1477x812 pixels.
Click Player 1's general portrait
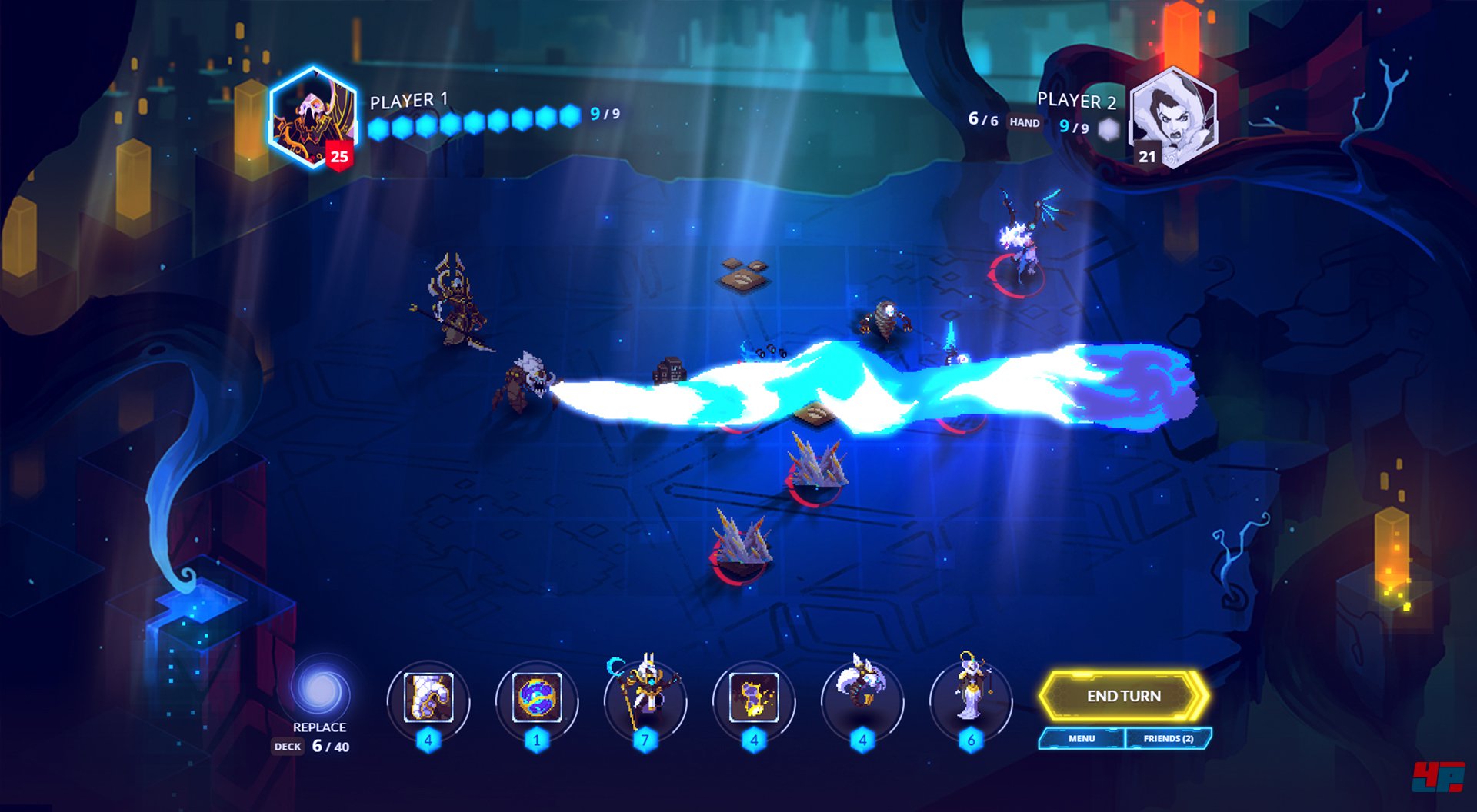[x=313, y=118]
